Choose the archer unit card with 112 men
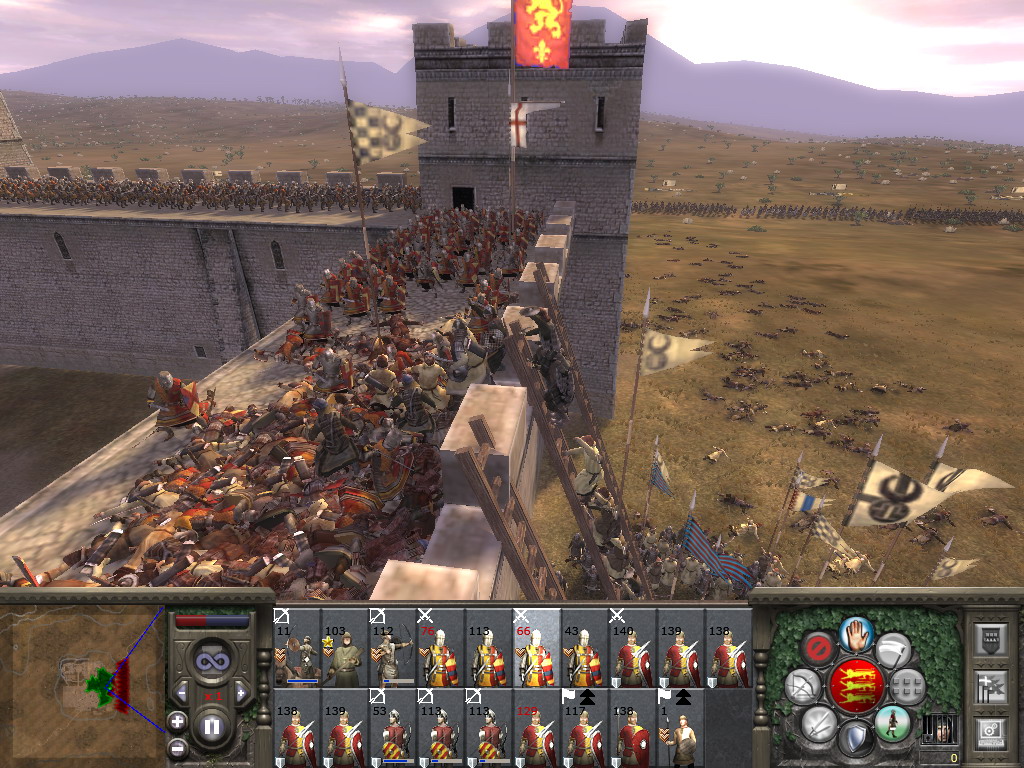This screenshot has height=768, width=1024. coord(392,649)
